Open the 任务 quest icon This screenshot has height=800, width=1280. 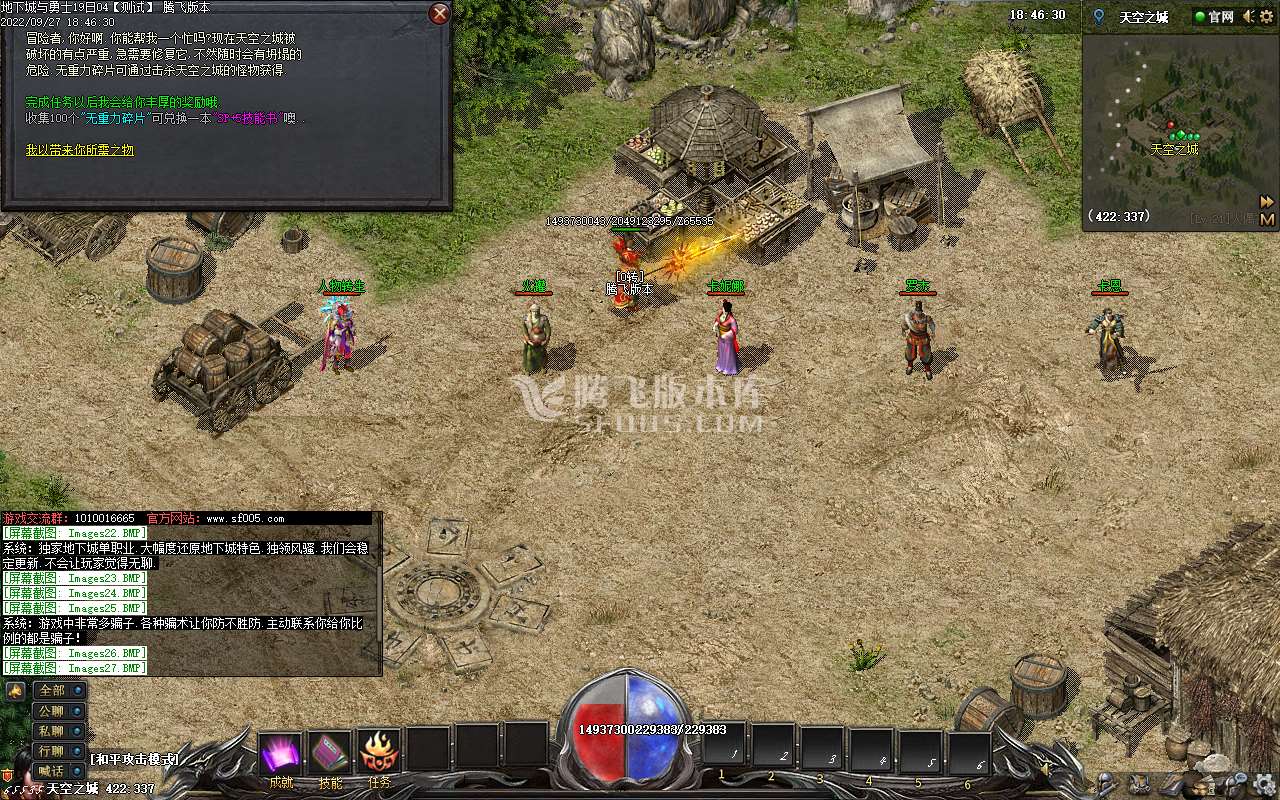379,751
